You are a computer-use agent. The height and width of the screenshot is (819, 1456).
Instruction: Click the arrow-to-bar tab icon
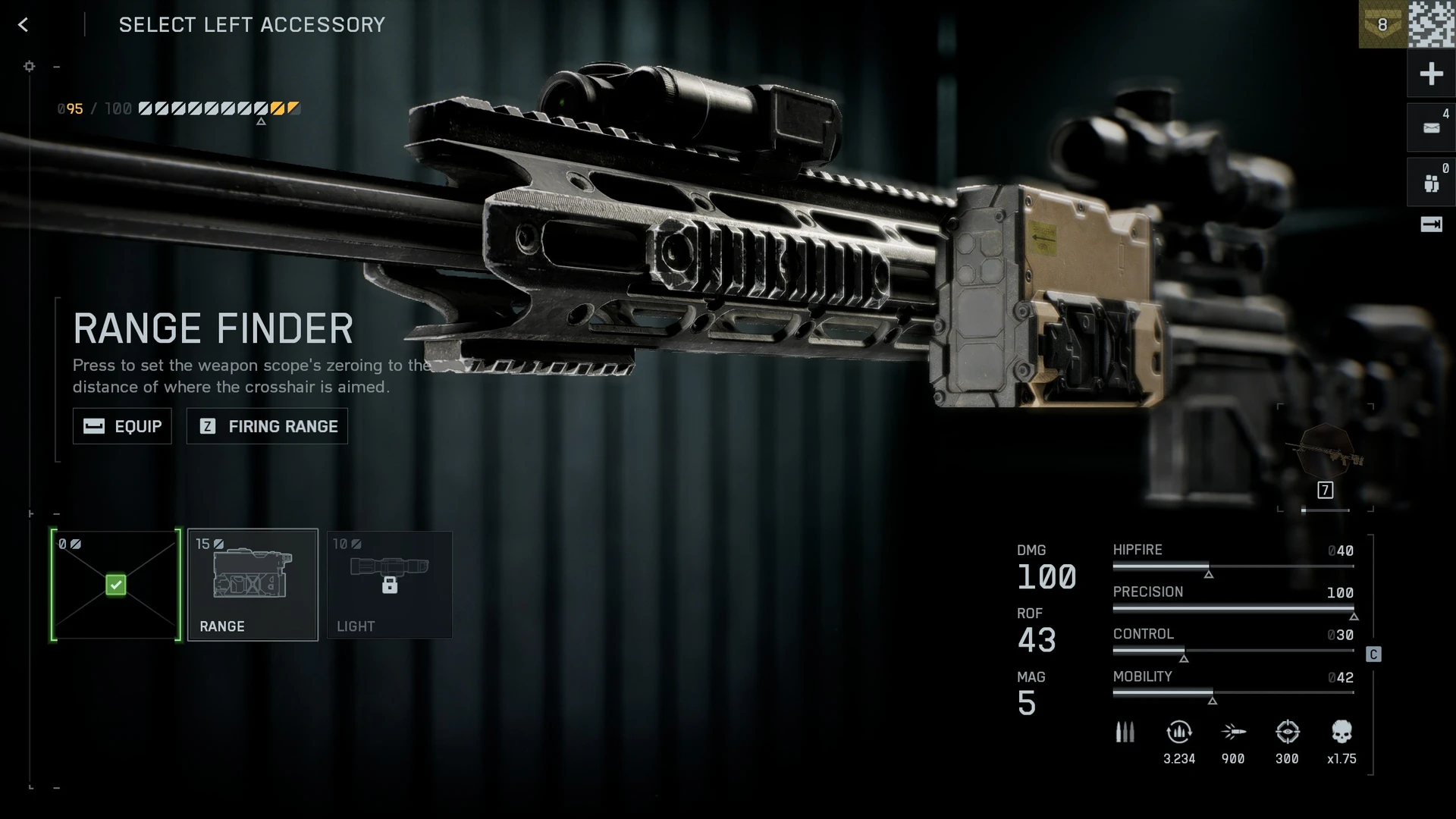point(1431,224)
